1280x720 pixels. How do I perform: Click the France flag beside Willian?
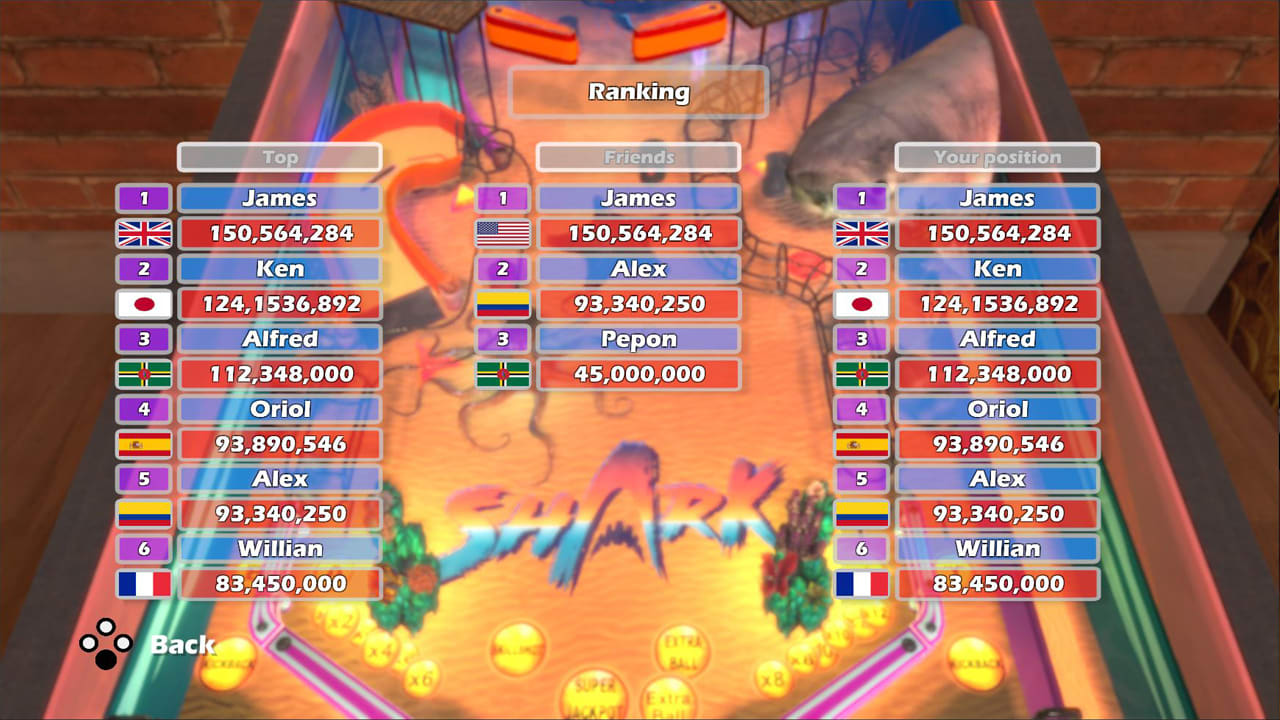pos(144,584)
